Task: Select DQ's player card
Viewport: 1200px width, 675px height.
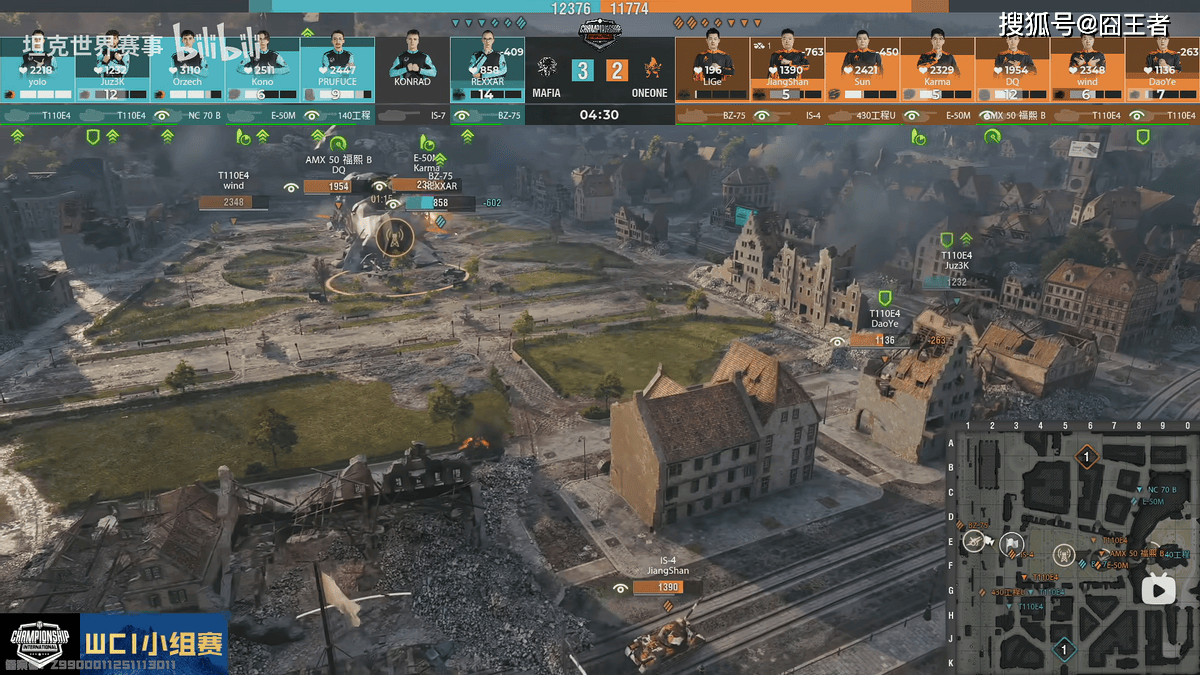Action: tap(1012, 70)
